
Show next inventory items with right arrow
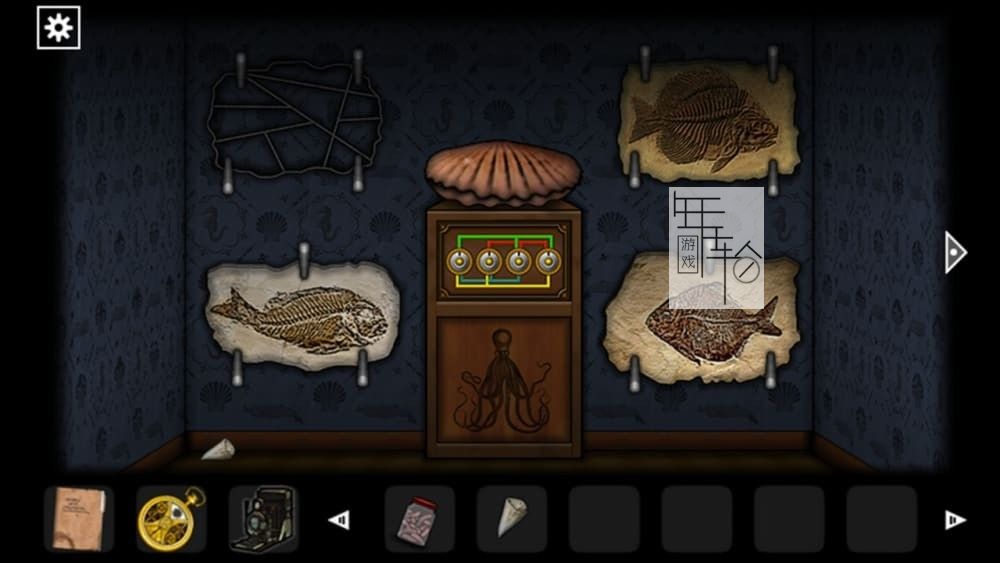(954, 520)
